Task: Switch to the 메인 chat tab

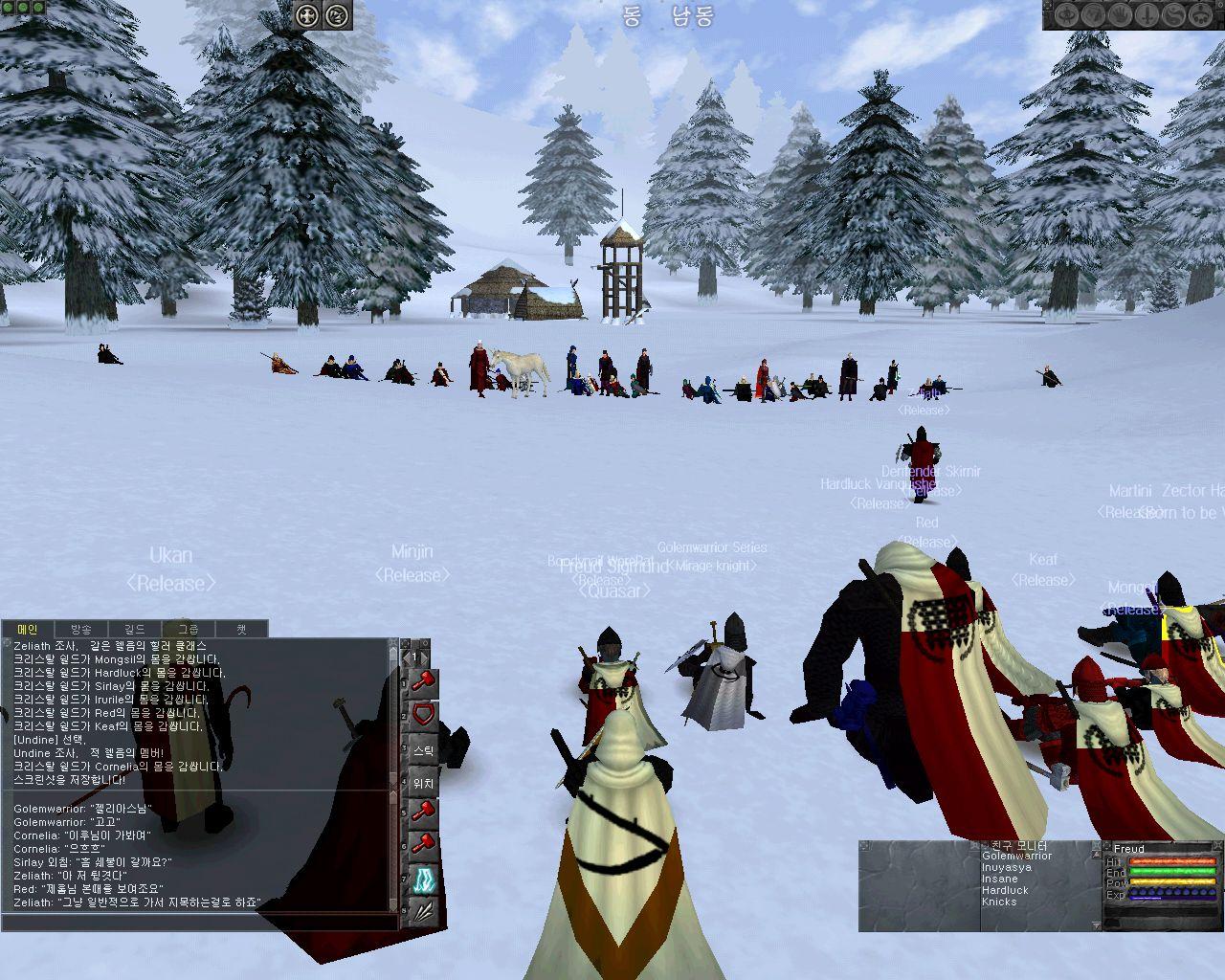Action: [28, 629]
